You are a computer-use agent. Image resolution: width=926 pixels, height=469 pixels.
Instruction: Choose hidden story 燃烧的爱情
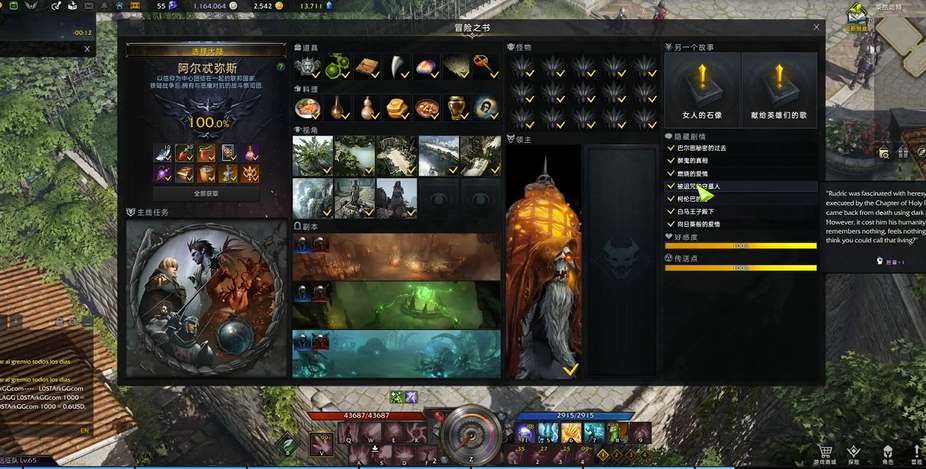tap(697, 173)
